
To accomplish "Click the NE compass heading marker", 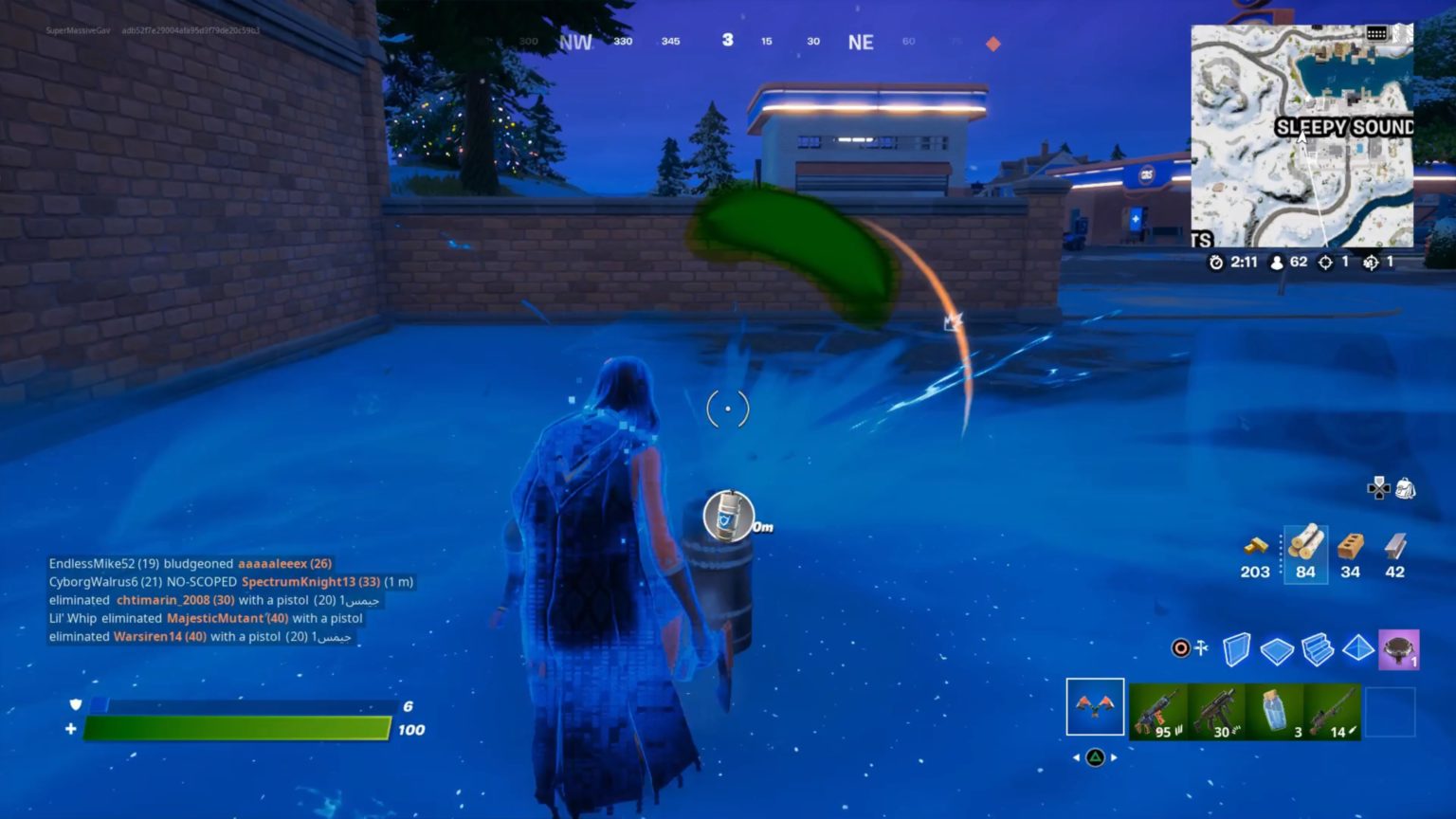I will pos(861,42).
